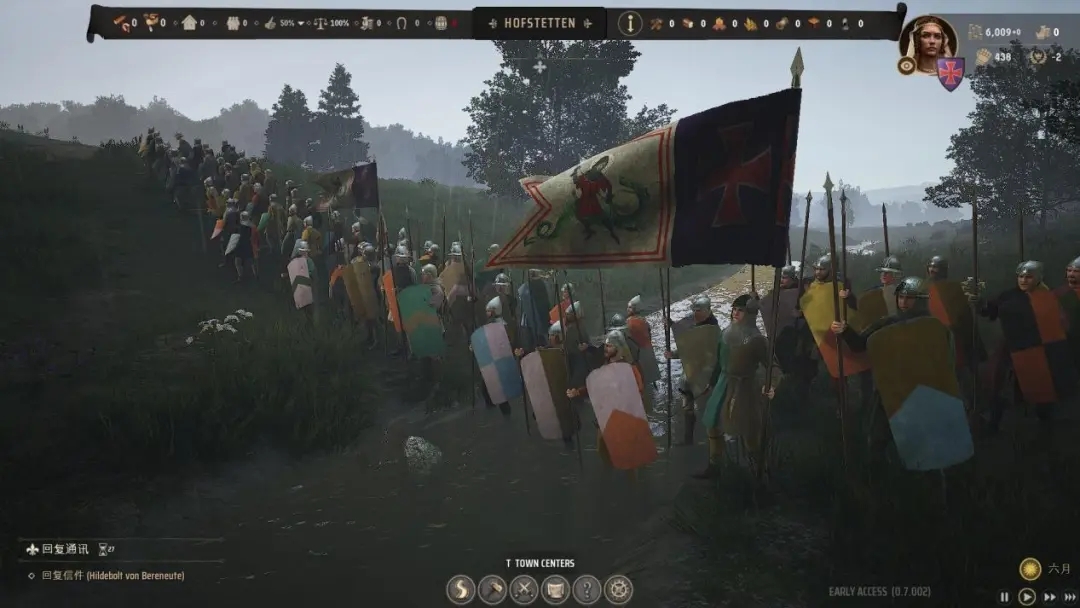Open the reply to Hildebolt von Bereneute letter objective

point(112,576)
